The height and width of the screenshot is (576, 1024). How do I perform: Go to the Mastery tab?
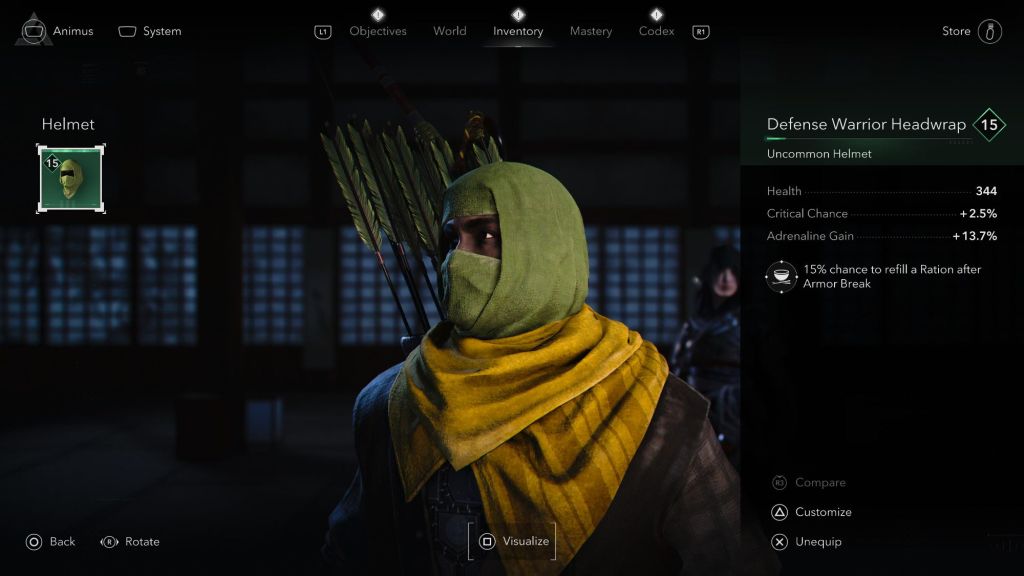[x=590, y=31]
